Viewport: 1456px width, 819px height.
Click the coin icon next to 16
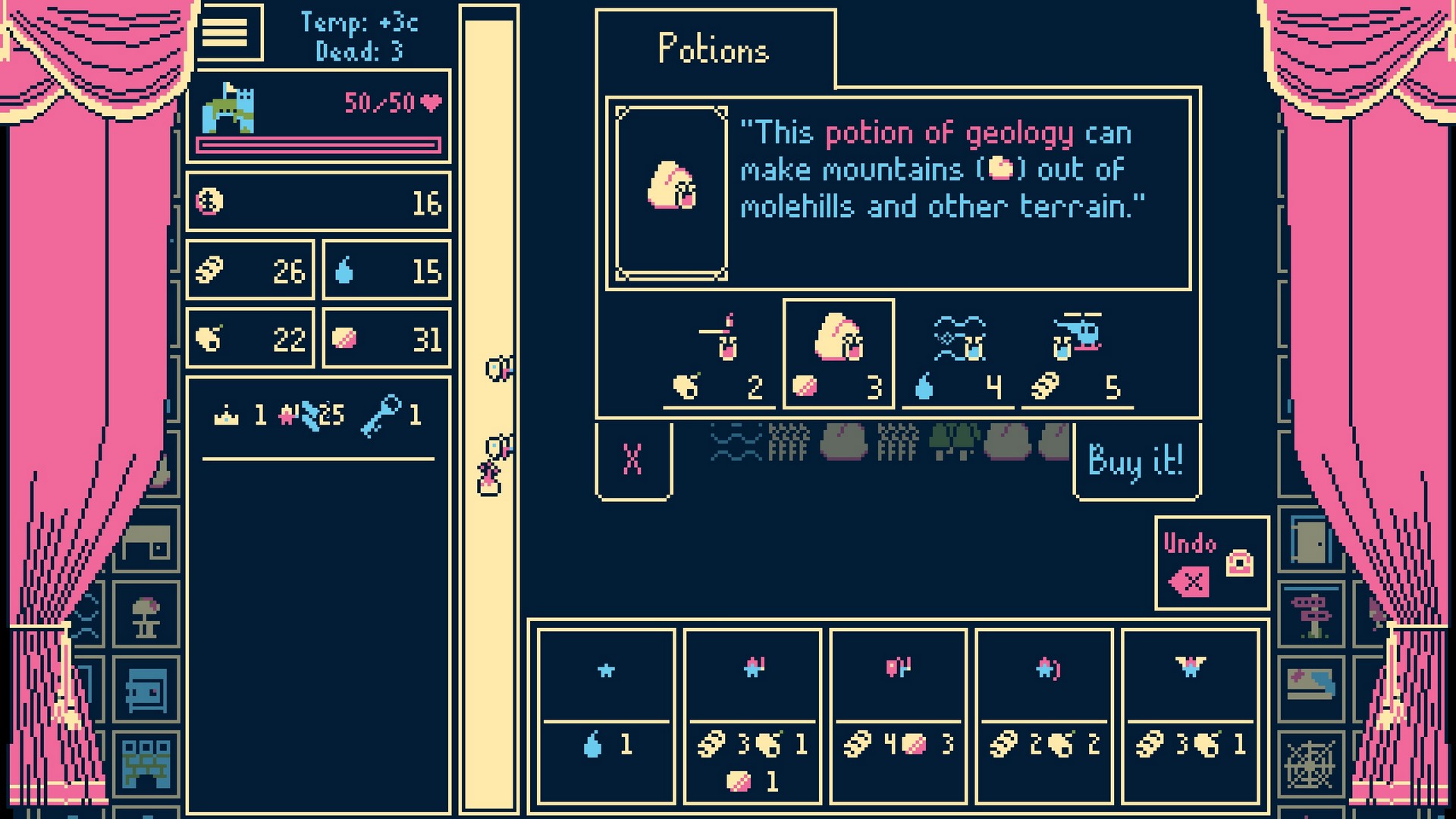pyautogui.click(x=211, y=202)
